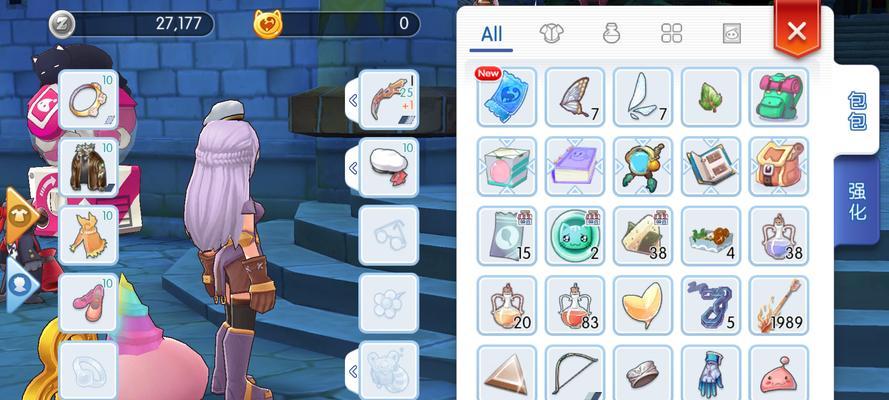Switch to the card category tab
The width and height of the screenshot is (889, 400).
pyautogui.click(x=731, y=34)
